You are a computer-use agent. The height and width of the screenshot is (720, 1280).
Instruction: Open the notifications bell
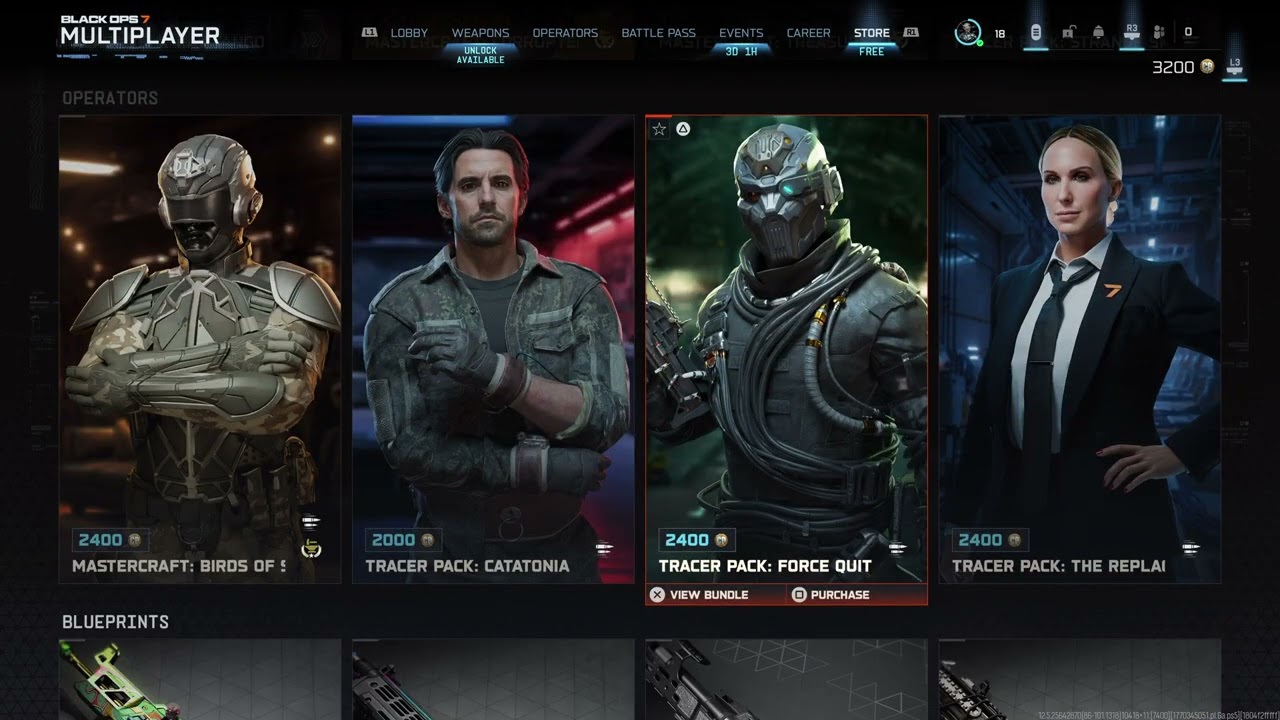1098,33
